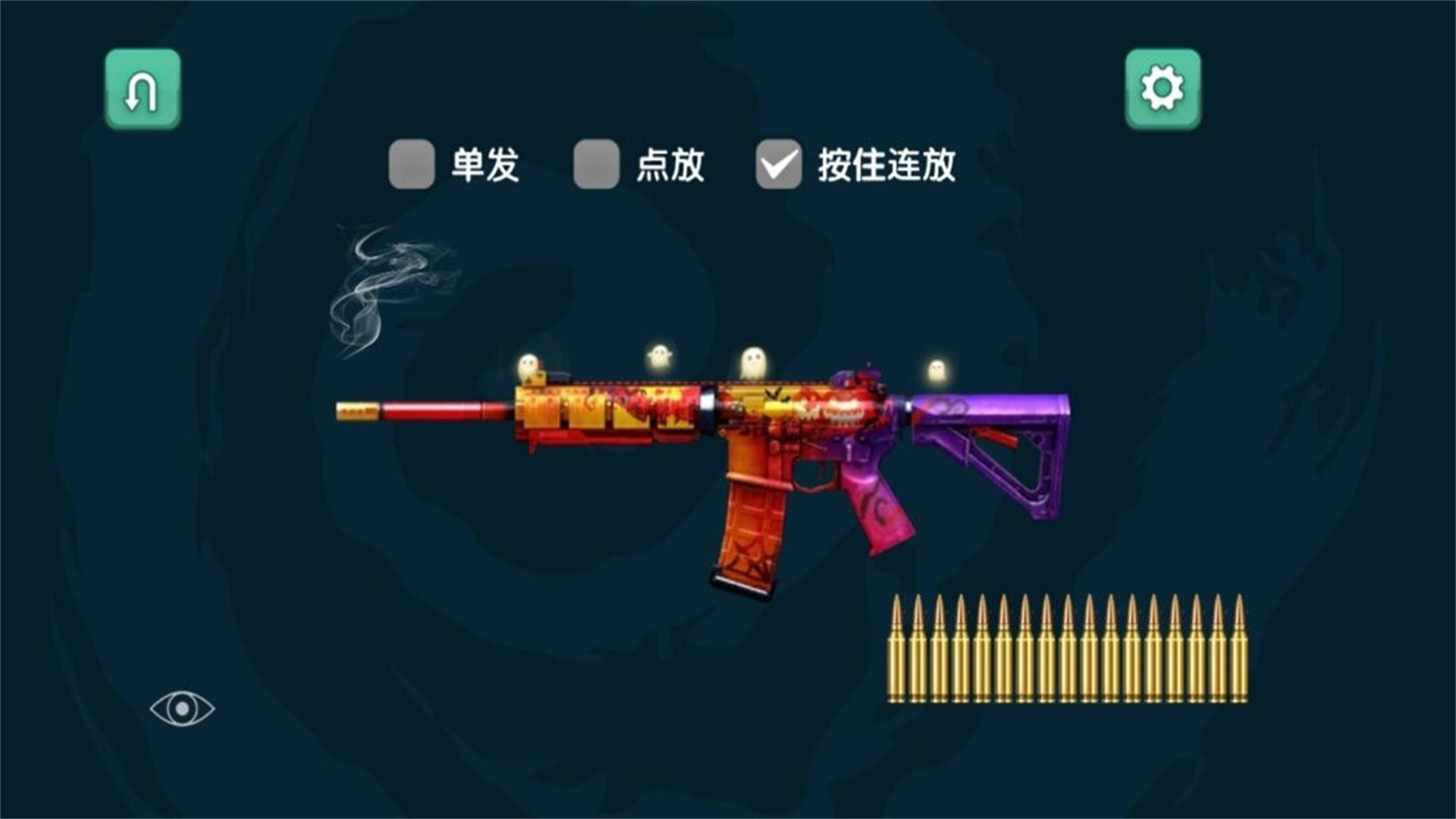Uncheck the 按住连放 auto-fire option
1456x819 pixels.
[778, 163]
